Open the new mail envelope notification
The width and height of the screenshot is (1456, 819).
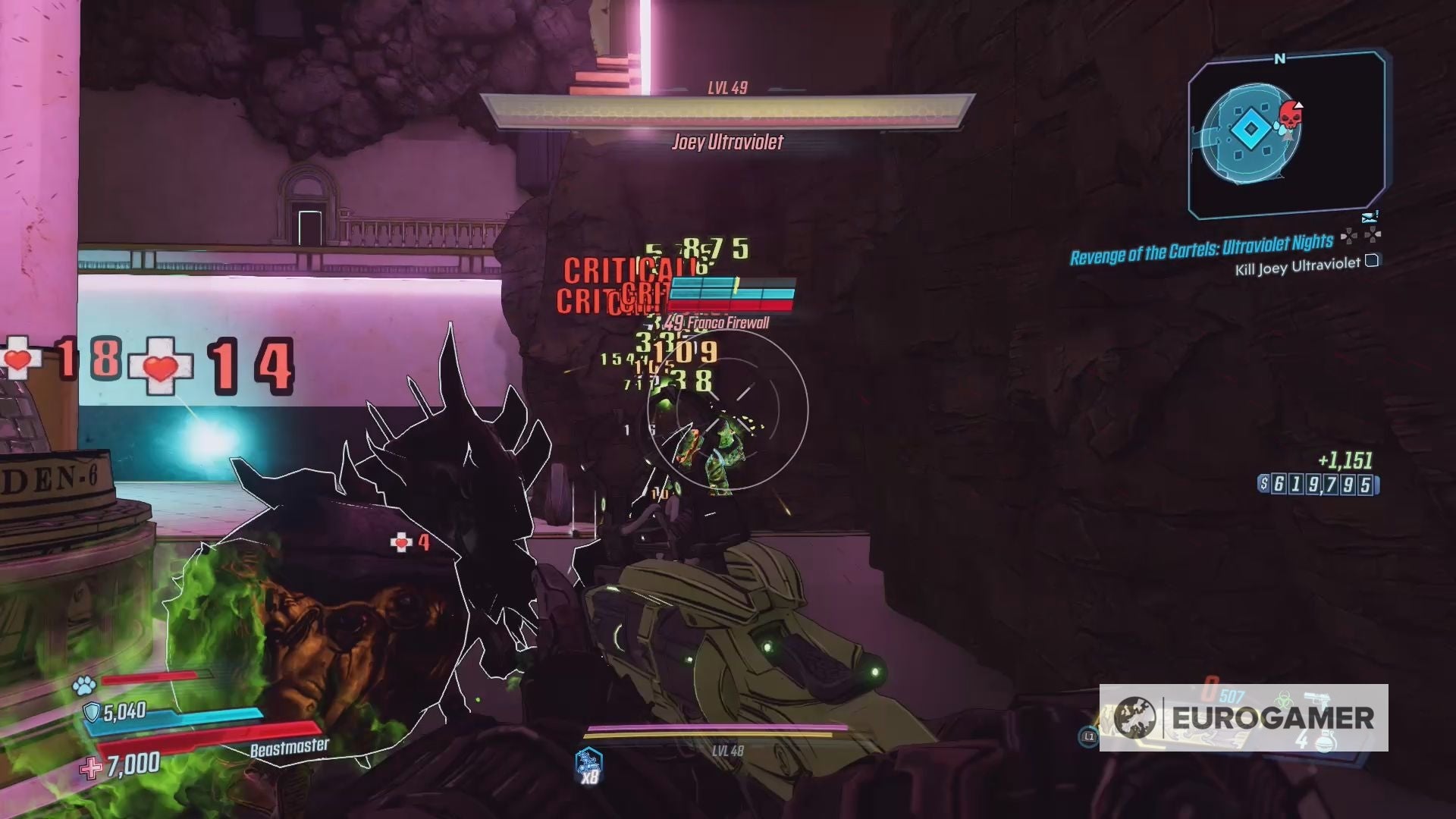click(x=1369, y=217)
